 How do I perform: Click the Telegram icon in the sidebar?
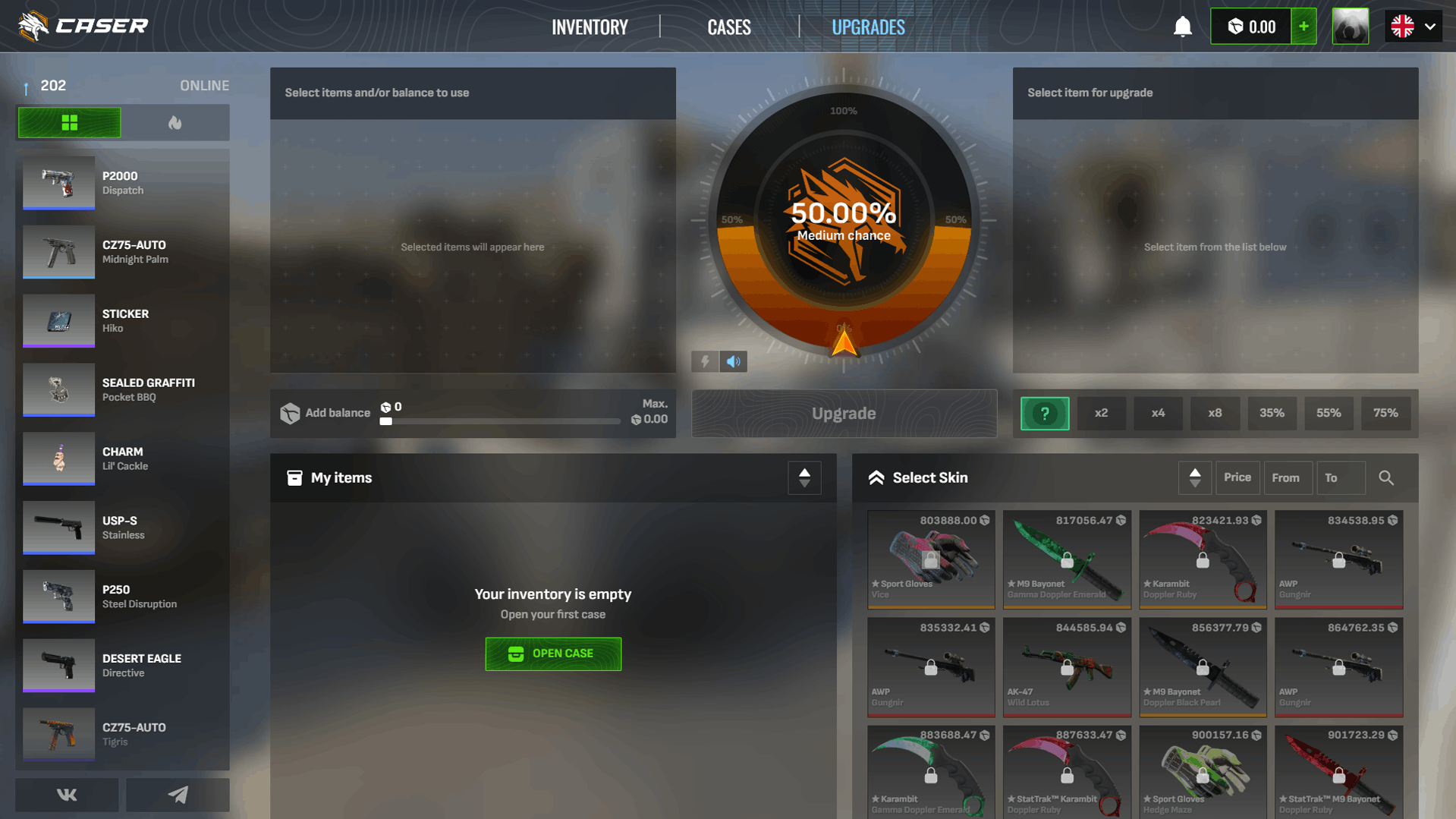(x=178, y=795)
